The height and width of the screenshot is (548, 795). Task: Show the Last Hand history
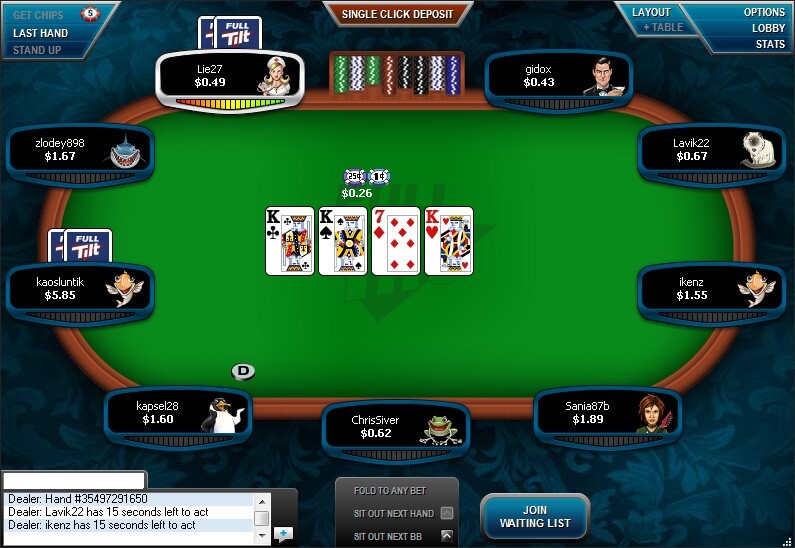[40, 33]
